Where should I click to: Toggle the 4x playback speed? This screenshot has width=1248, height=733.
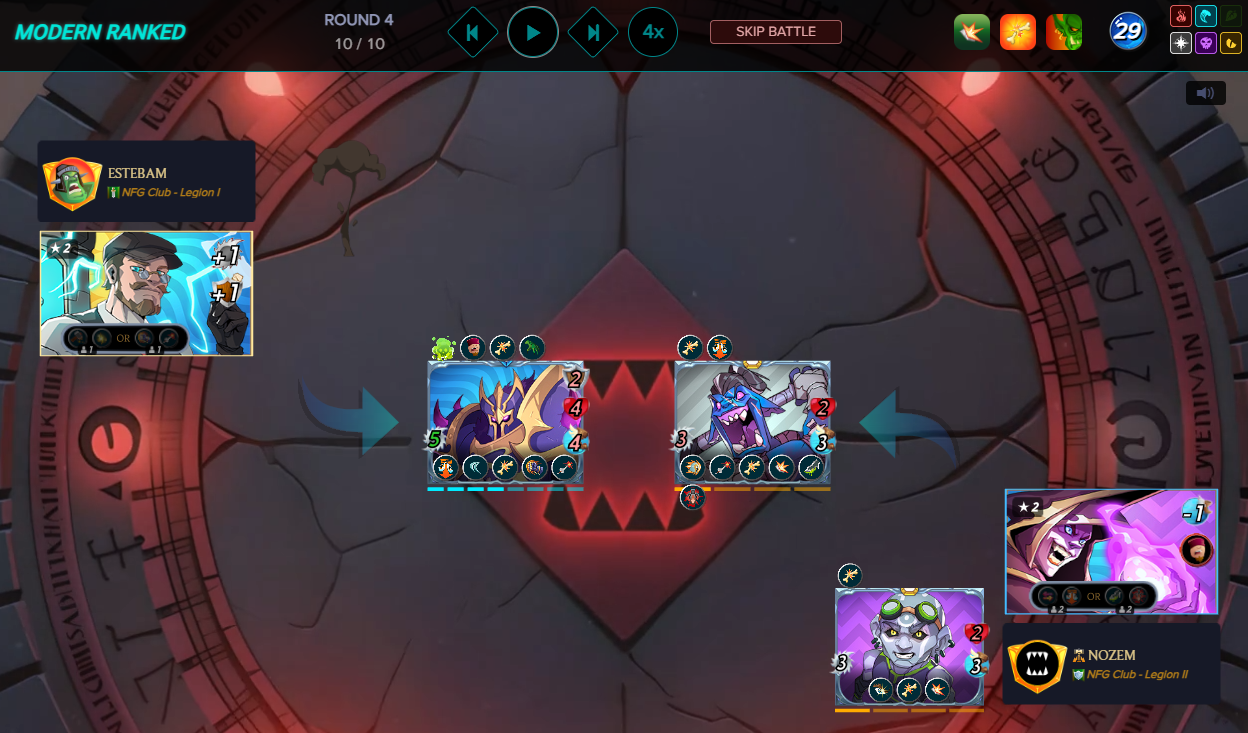point(653,33)
